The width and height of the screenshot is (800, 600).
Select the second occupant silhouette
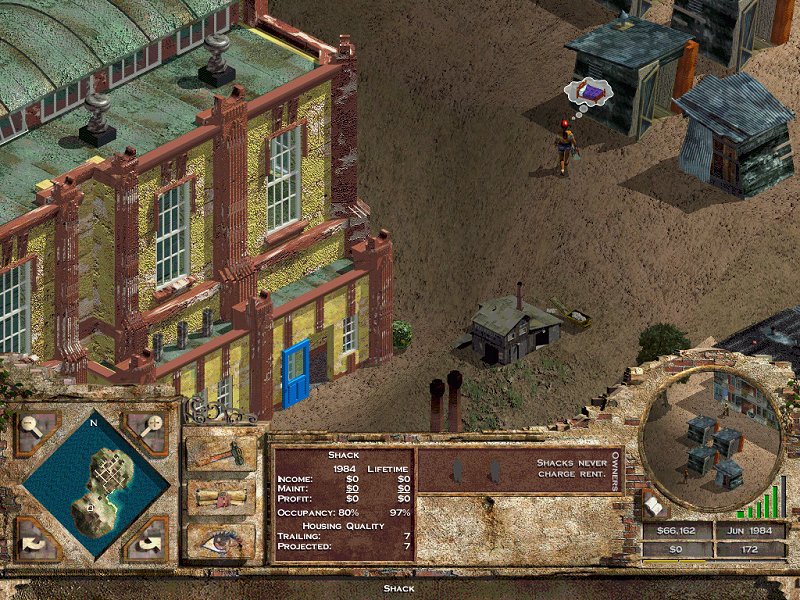[x=492, y=469]
